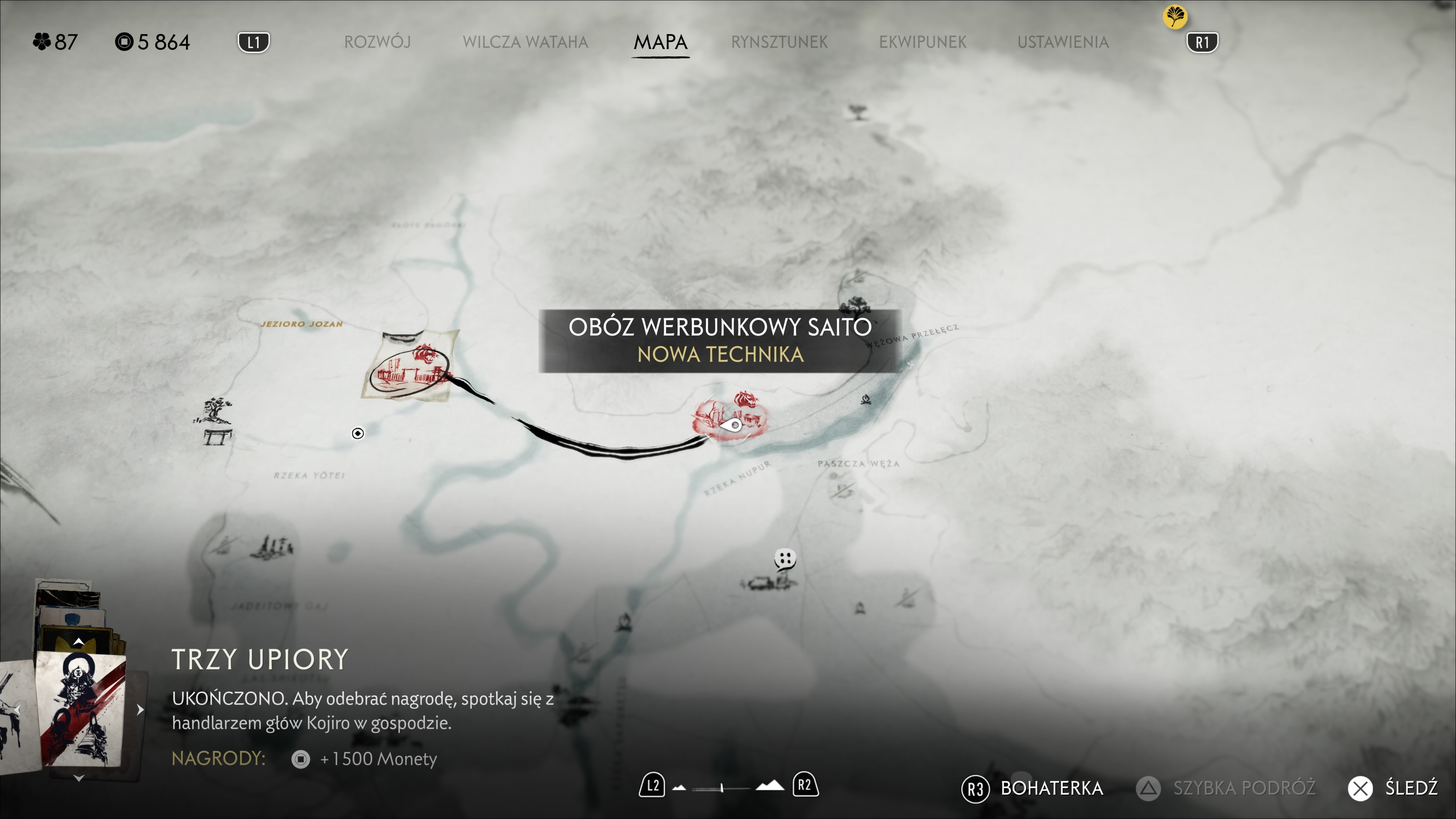Screen dimensions: 1456x819
Task: Switch to the Rozwój tab
Action: coord(377,42)
